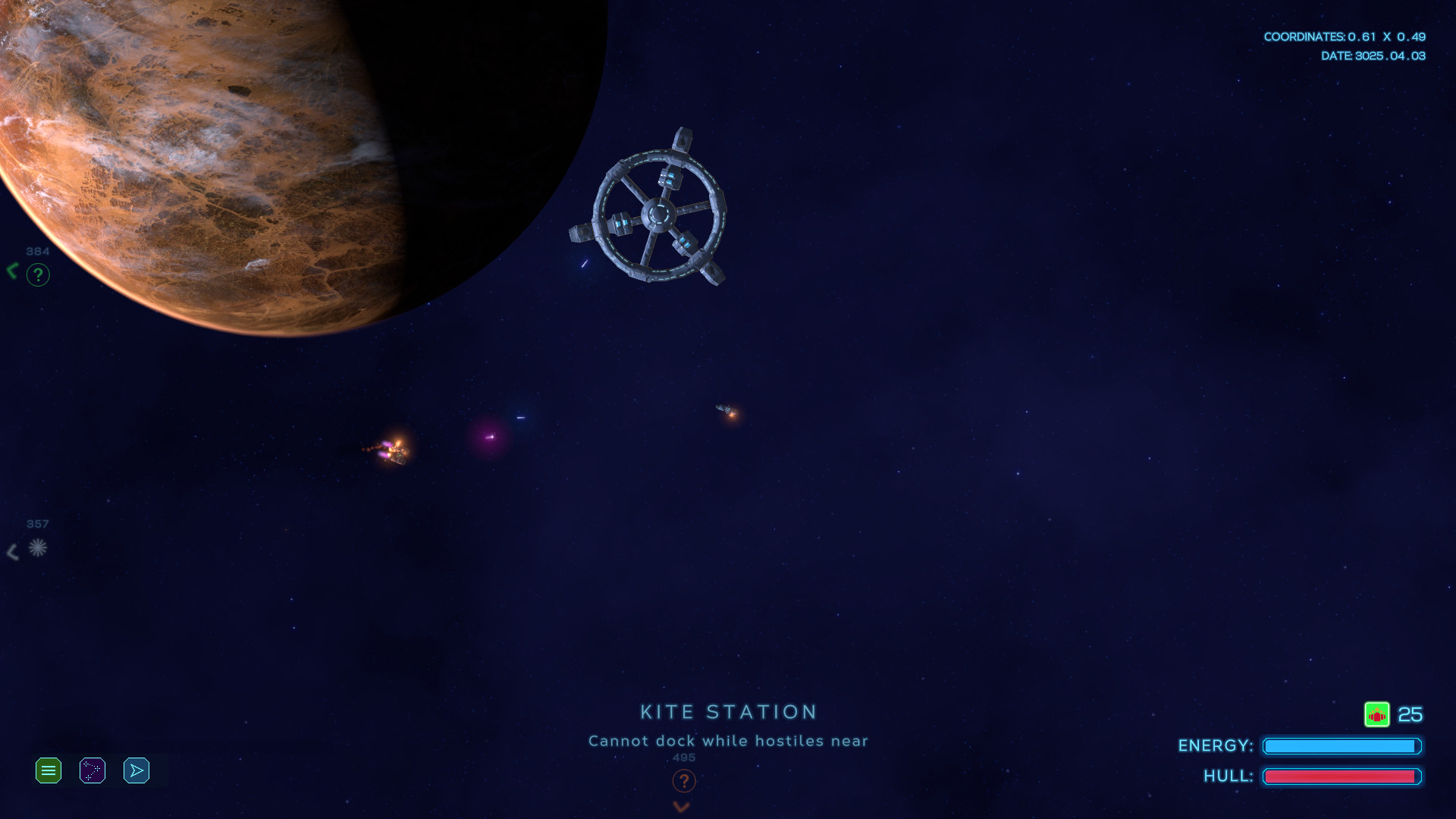Click the green question mark marker near the planet
The image size is (1456, 819).
[38, 275]
